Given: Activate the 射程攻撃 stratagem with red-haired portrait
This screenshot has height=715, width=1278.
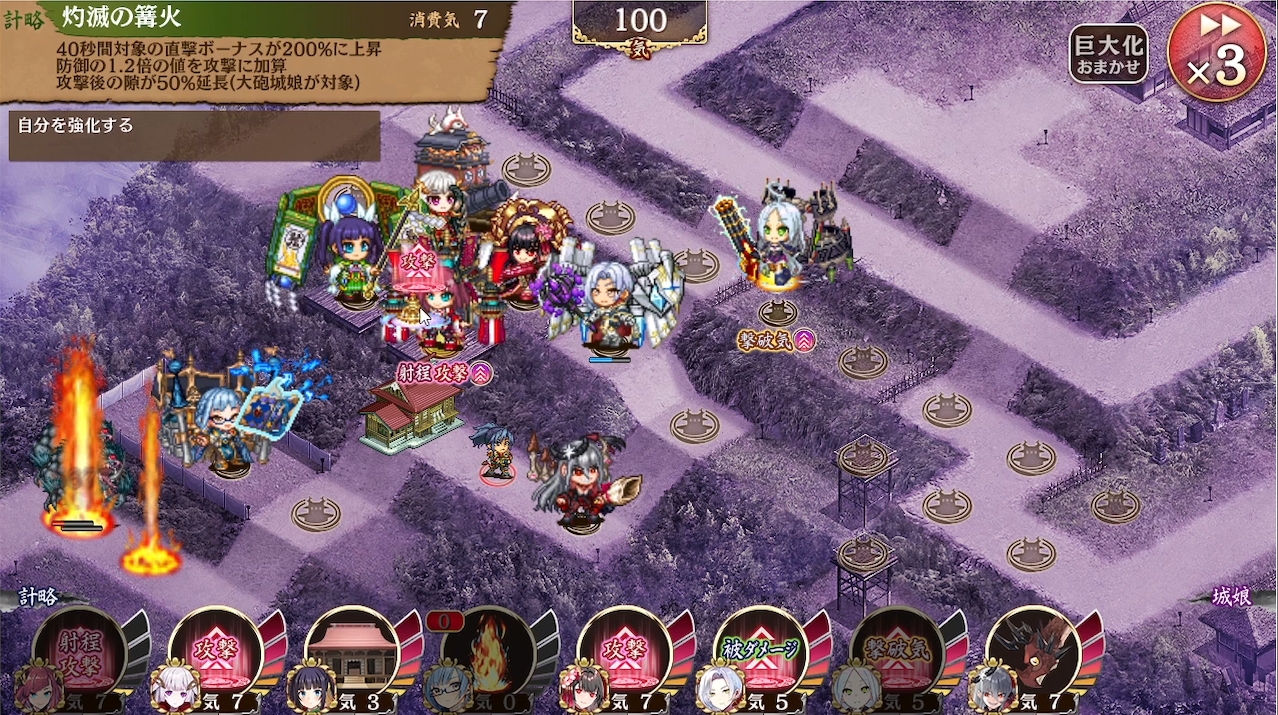Looking at the screenshot, I should tap(80, 653).
